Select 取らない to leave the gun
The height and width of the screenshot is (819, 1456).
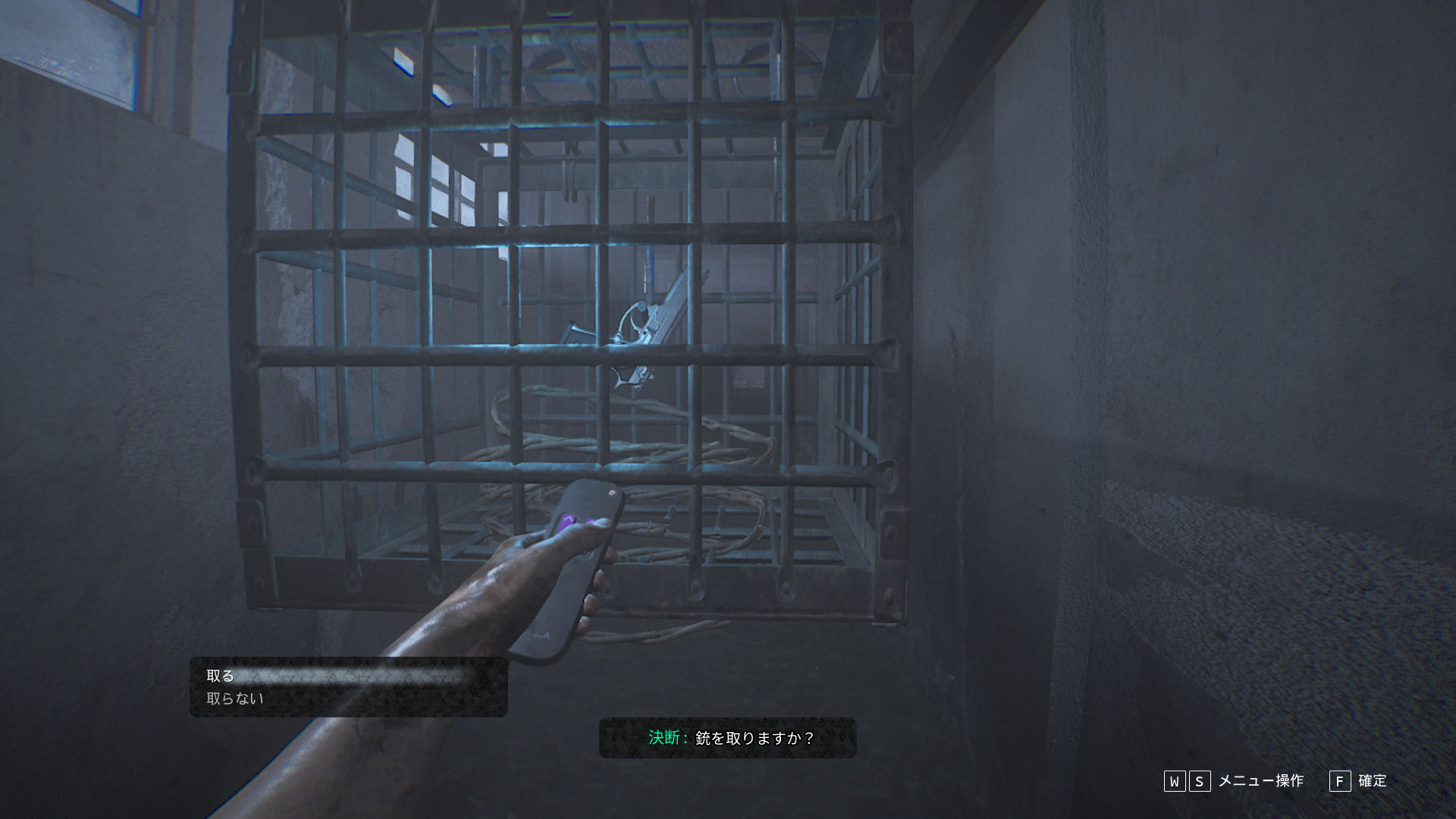click(235, 698)
